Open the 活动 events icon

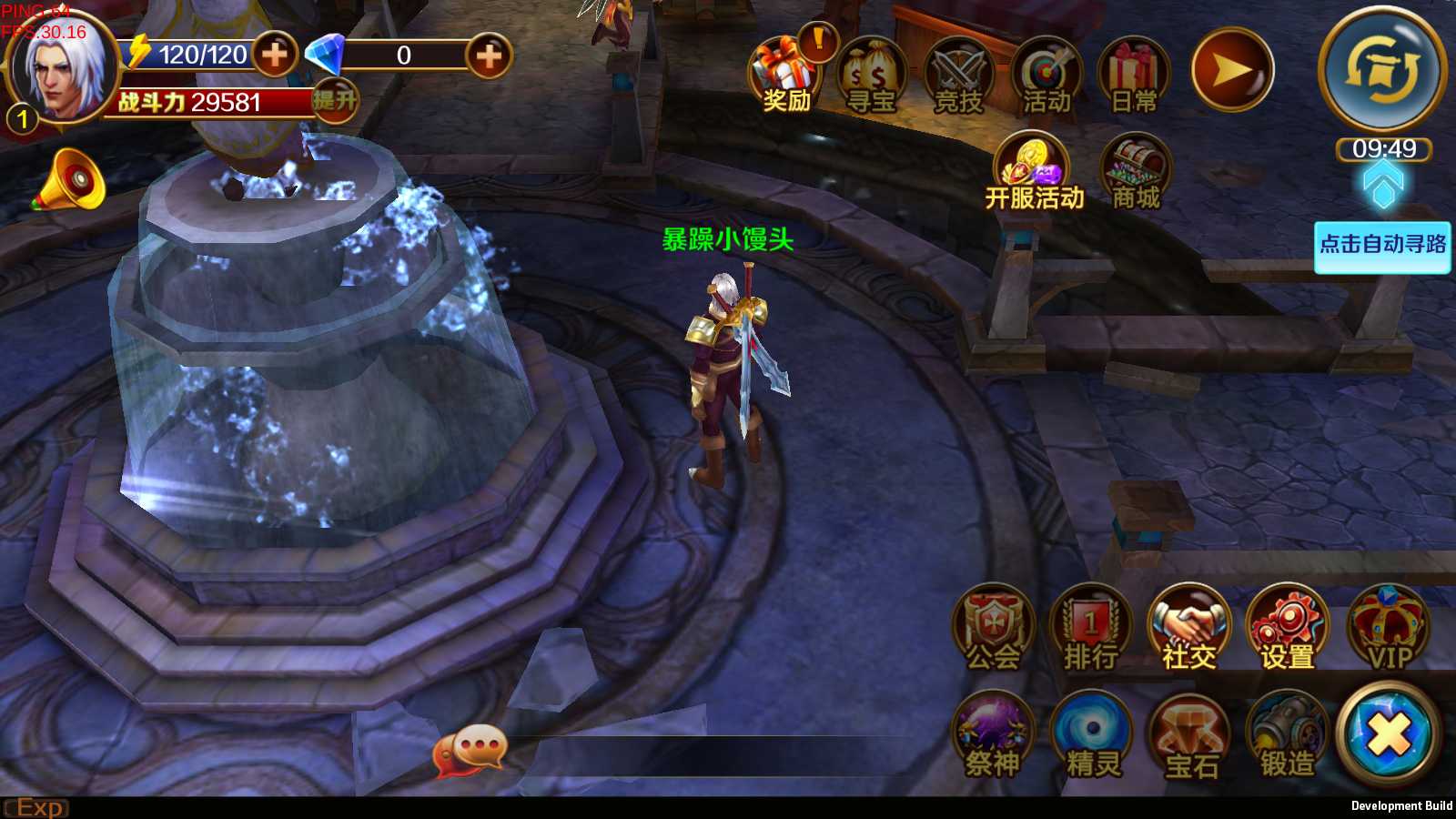tap(1046, 75)
